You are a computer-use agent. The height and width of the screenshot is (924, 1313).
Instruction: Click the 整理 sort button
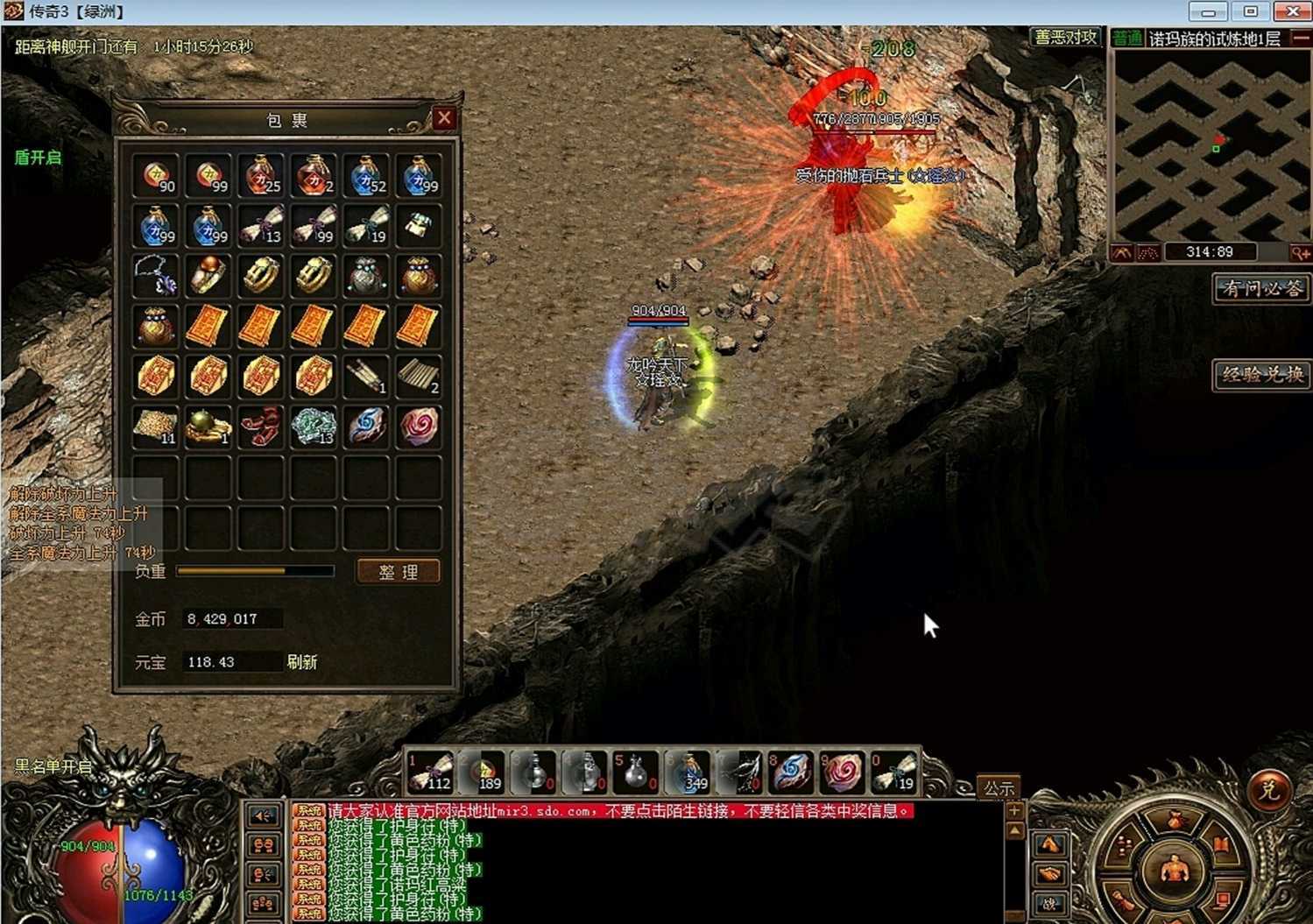point(398,572)
